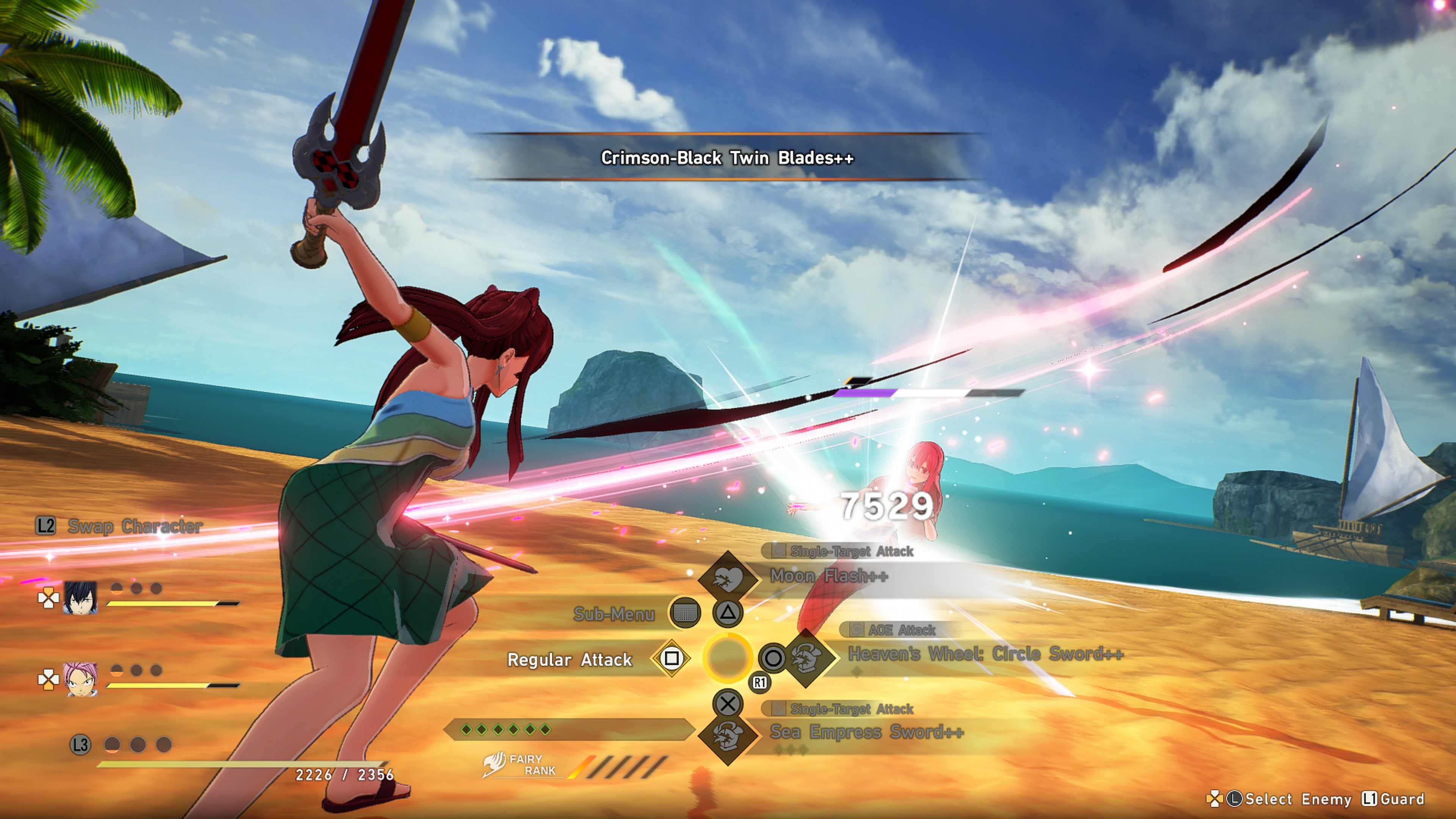Image resolution: width=1456 pixels, height=819 pixels.
Task: Choose the Regular Attack option
Action: pos(569,660)
